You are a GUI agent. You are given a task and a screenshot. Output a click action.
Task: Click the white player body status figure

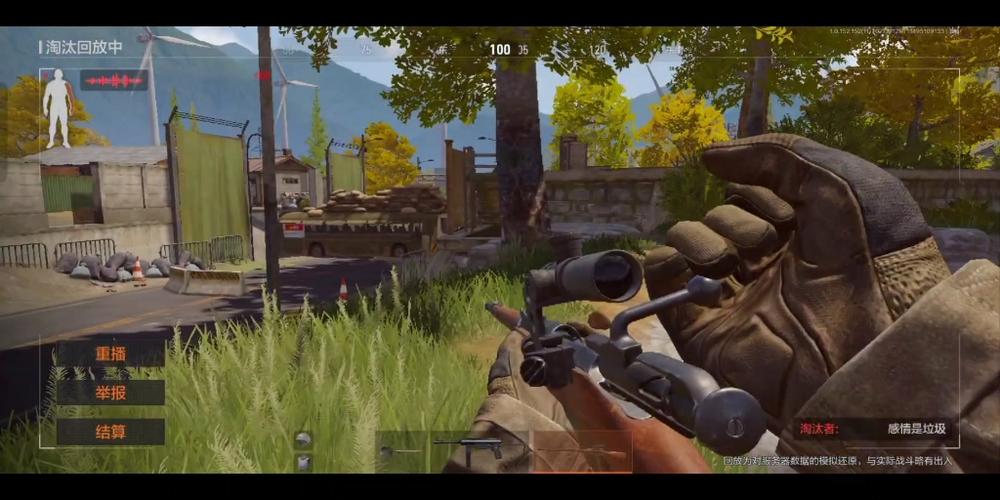pyautogui.click(x=59, y=108)
